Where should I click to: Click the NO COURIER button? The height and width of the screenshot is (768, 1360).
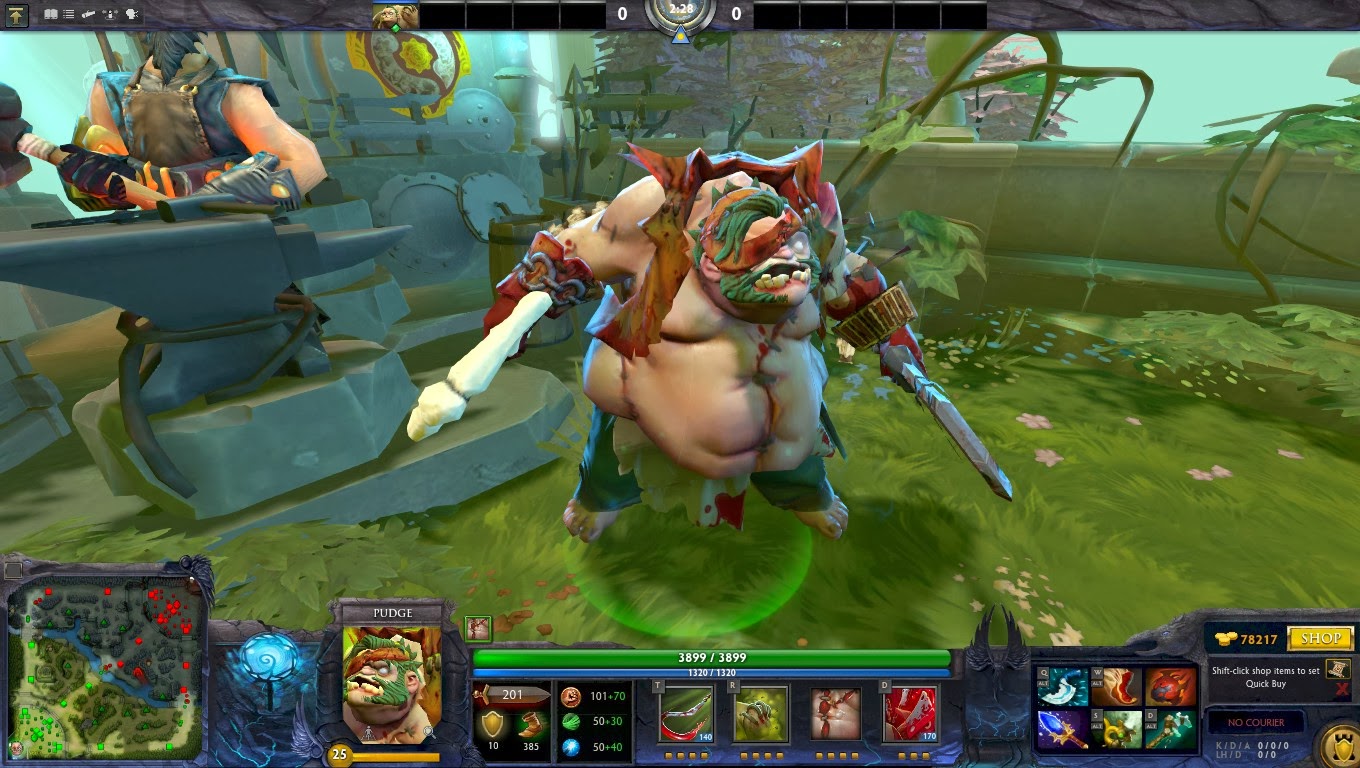[1256, 722]
